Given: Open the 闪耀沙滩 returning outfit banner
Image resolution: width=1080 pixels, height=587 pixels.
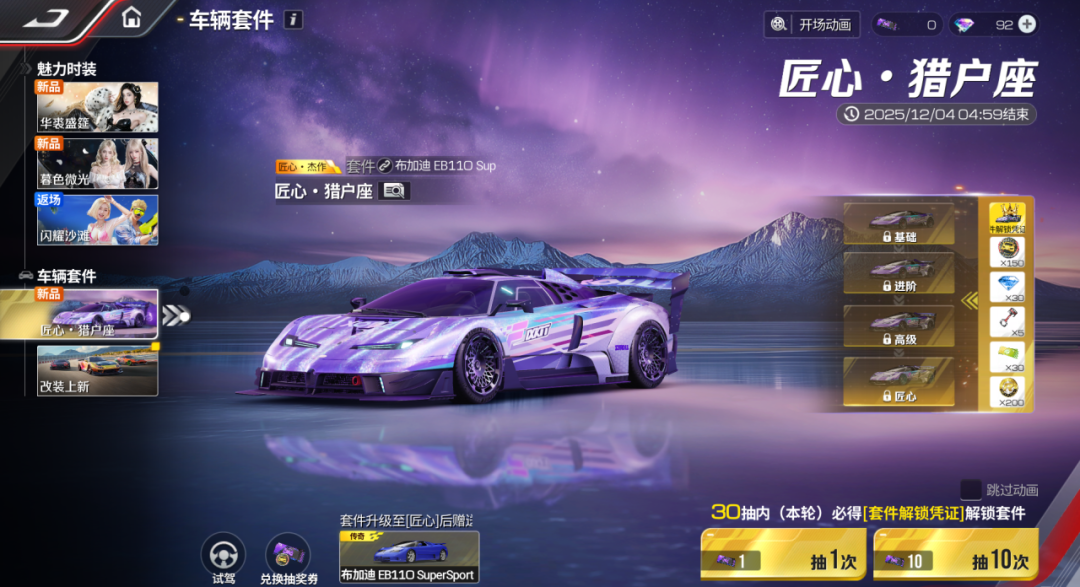Looking at the screenshot, I should [x=97, y=219].
